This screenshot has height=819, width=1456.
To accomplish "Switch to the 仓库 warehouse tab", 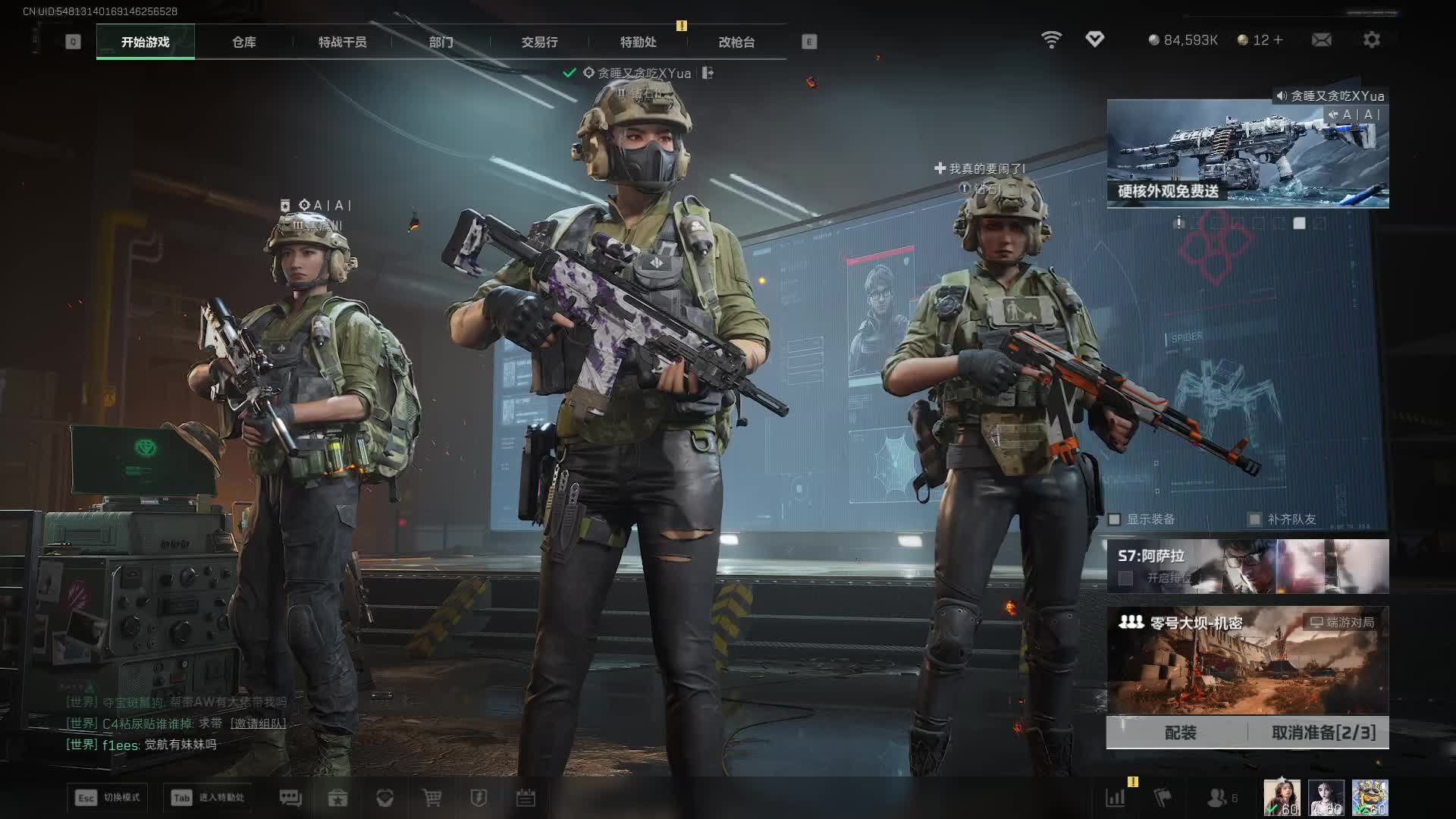I will point(244,42).
